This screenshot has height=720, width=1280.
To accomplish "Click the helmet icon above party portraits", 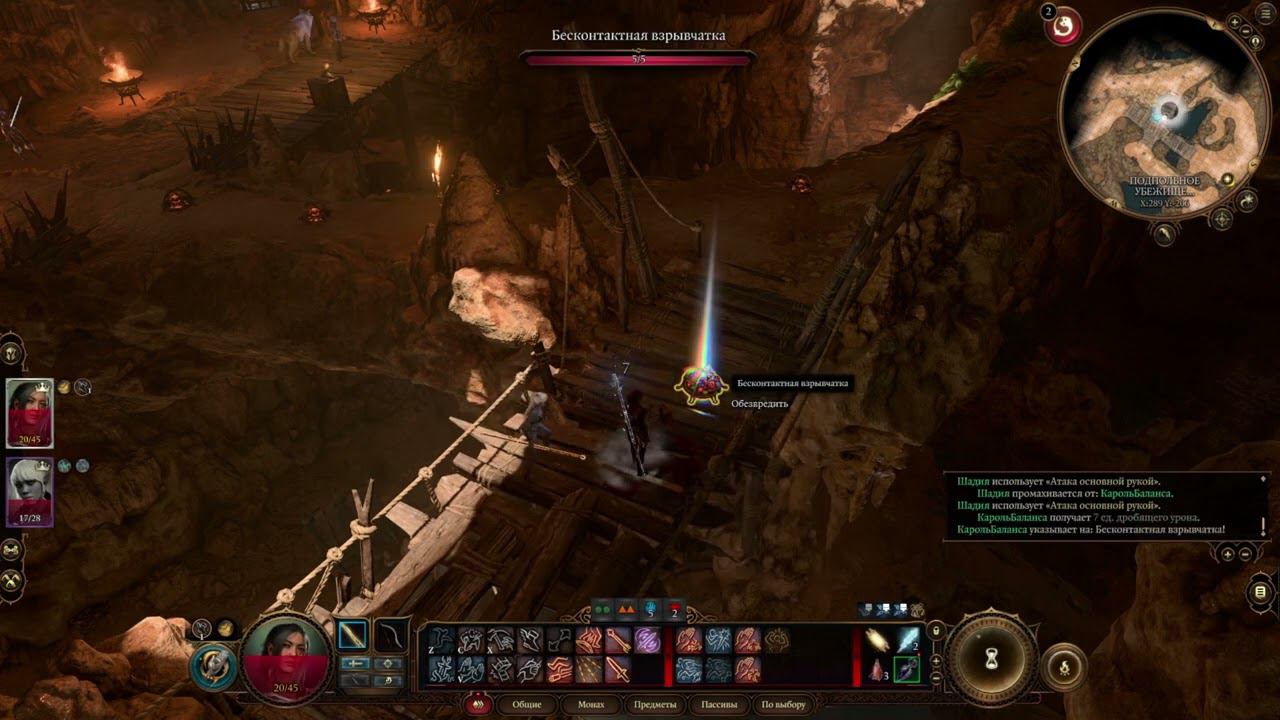I will 12,352.
